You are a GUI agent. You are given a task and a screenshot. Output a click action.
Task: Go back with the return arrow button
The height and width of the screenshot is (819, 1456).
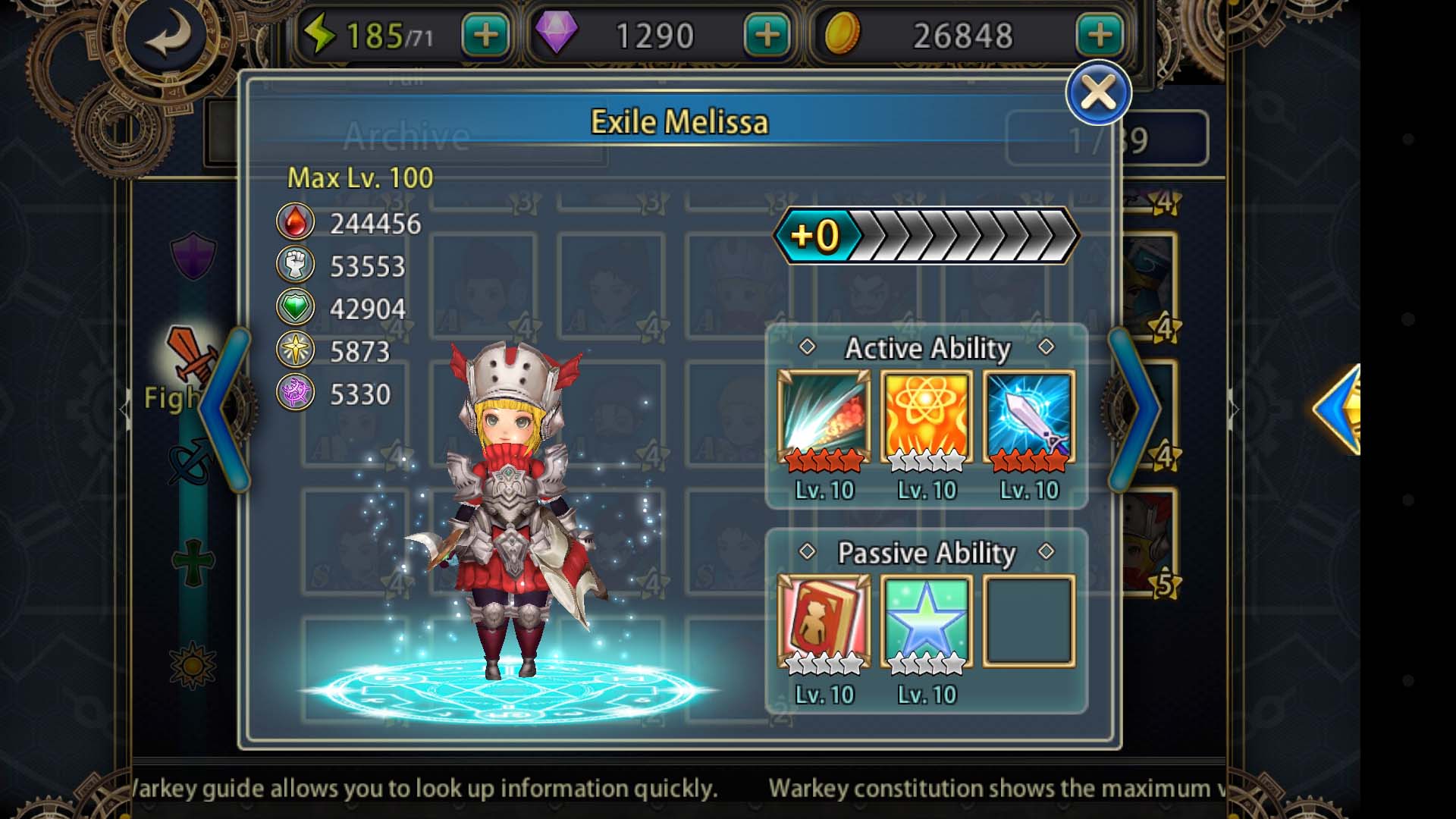point(169,36)
